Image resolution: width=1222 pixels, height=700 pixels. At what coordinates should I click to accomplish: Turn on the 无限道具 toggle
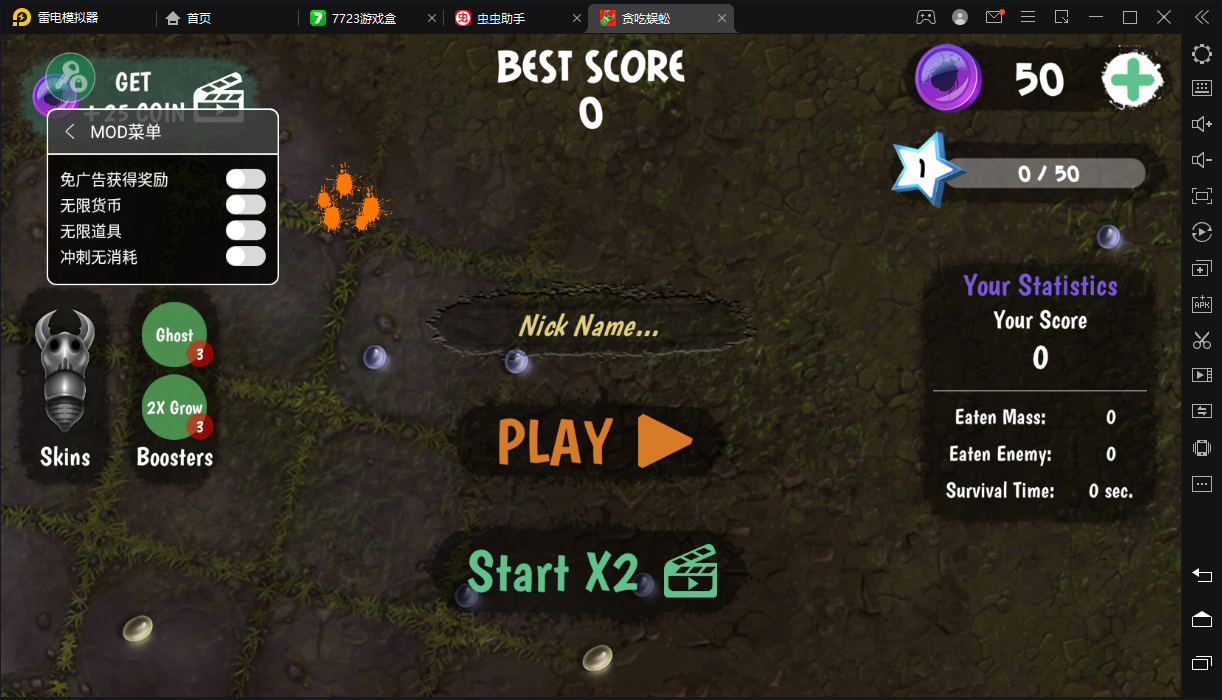245,231
